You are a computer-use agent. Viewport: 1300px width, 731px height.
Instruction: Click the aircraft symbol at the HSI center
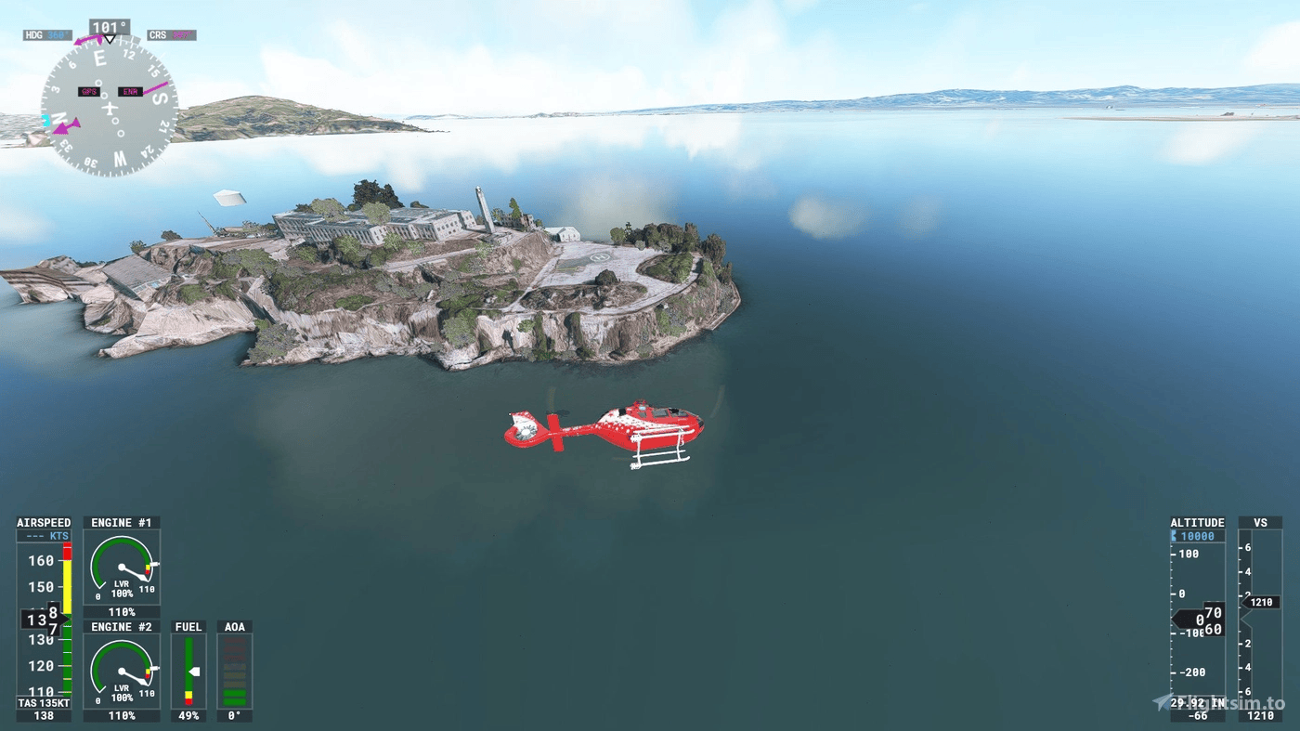pyautogui.click(x=108, y=107)
